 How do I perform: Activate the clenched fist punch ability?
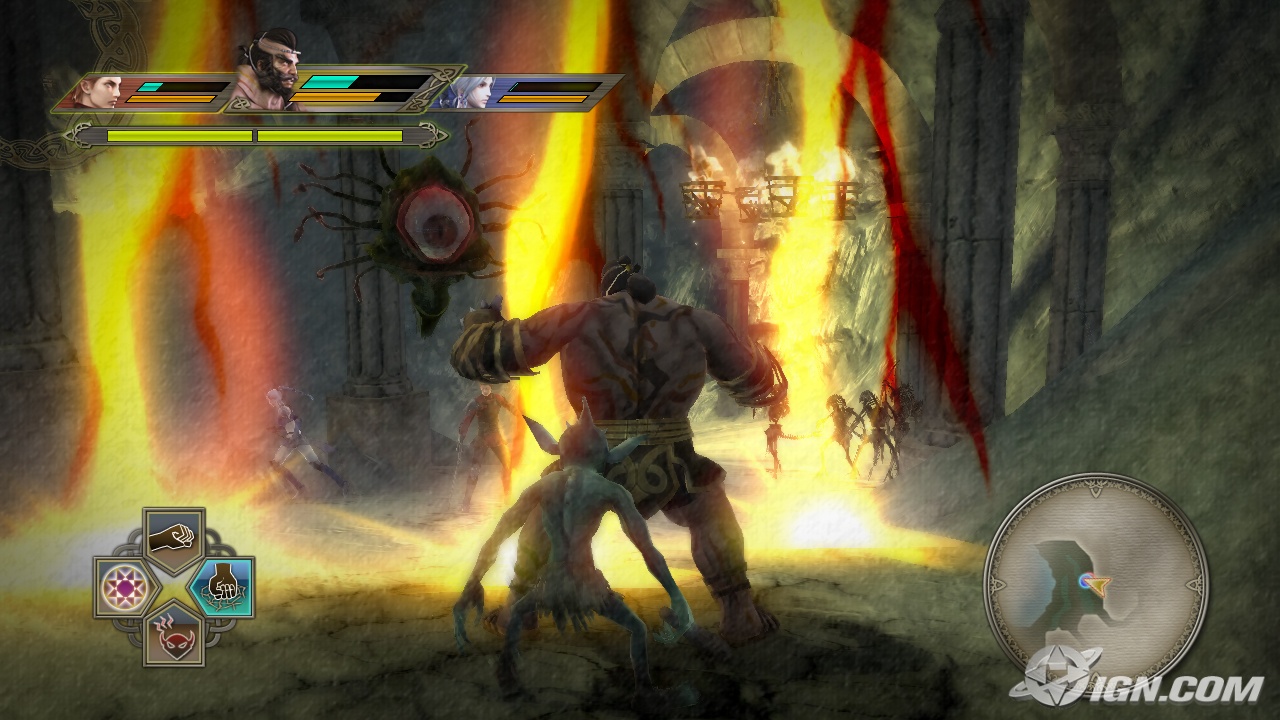click(174, 540)
